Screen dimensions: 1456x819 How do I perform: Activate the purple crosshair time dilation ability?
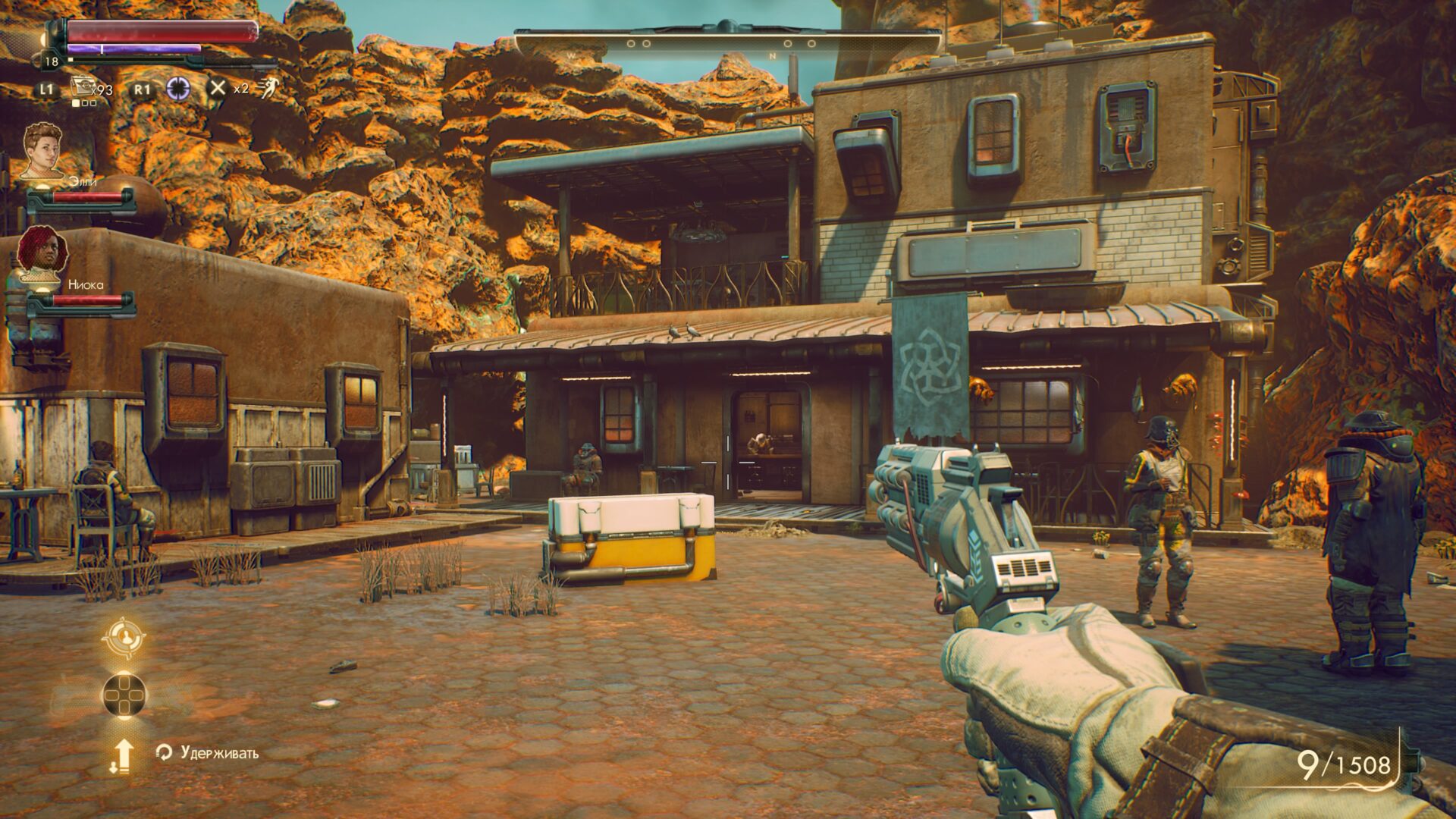(178, 88)
